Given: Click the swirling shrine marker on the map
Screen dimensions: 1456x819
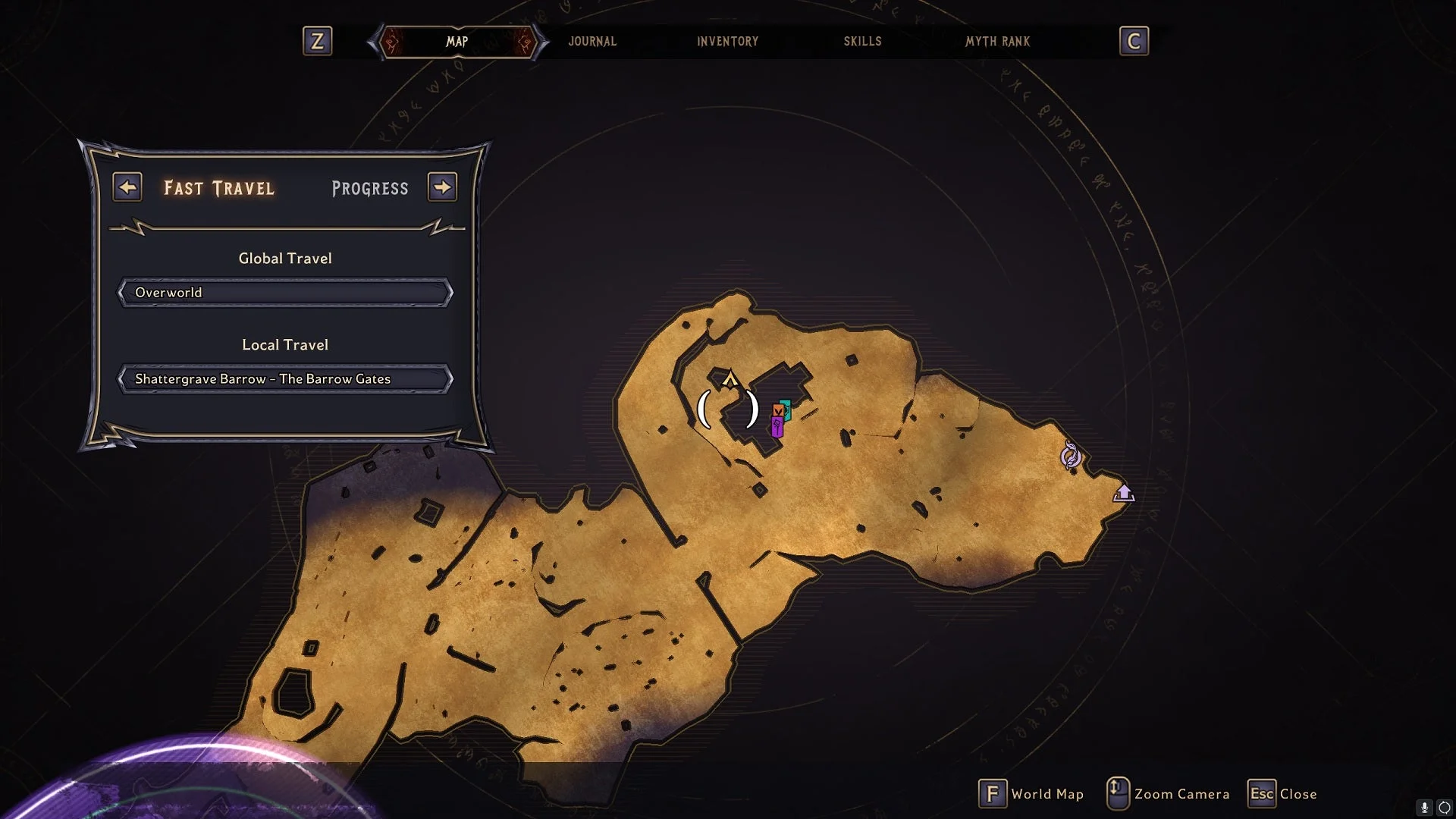Looking at the screenshot, I should click(1070, 456).
